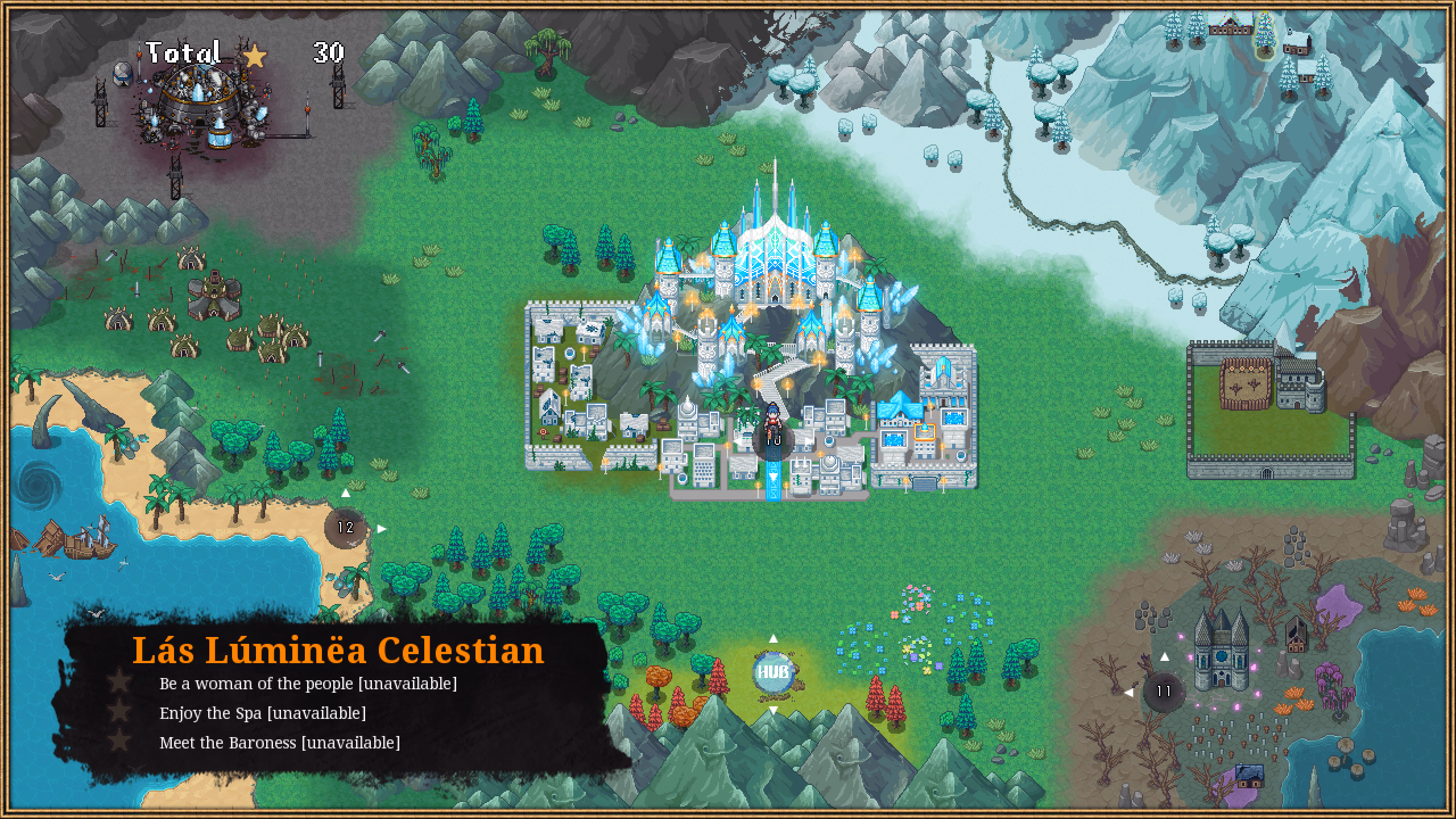Travel to the HUB node

(x=773, y=672)
